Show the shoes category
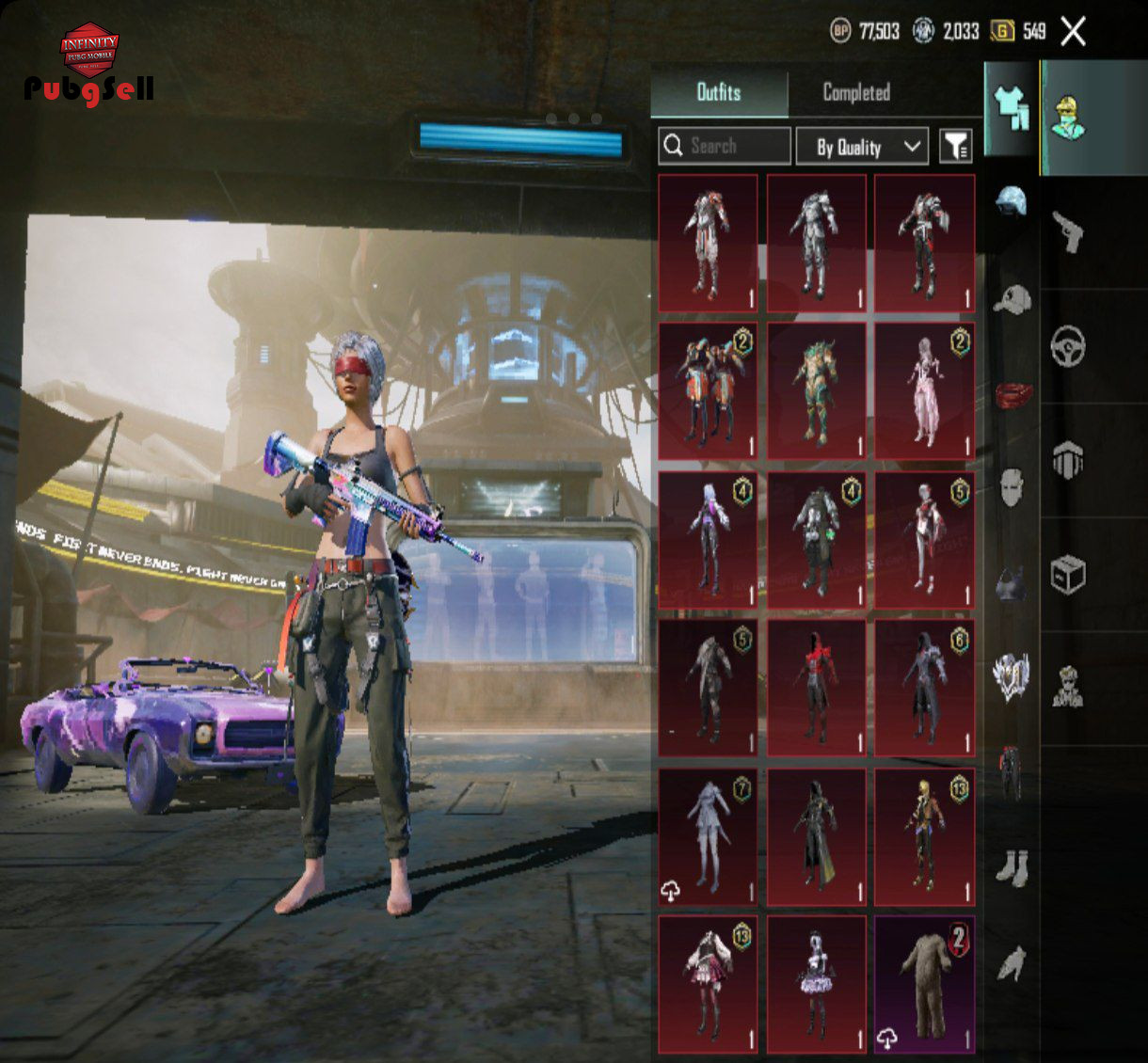The width and height of the screenshot is (1148, 1063). 1012,868
